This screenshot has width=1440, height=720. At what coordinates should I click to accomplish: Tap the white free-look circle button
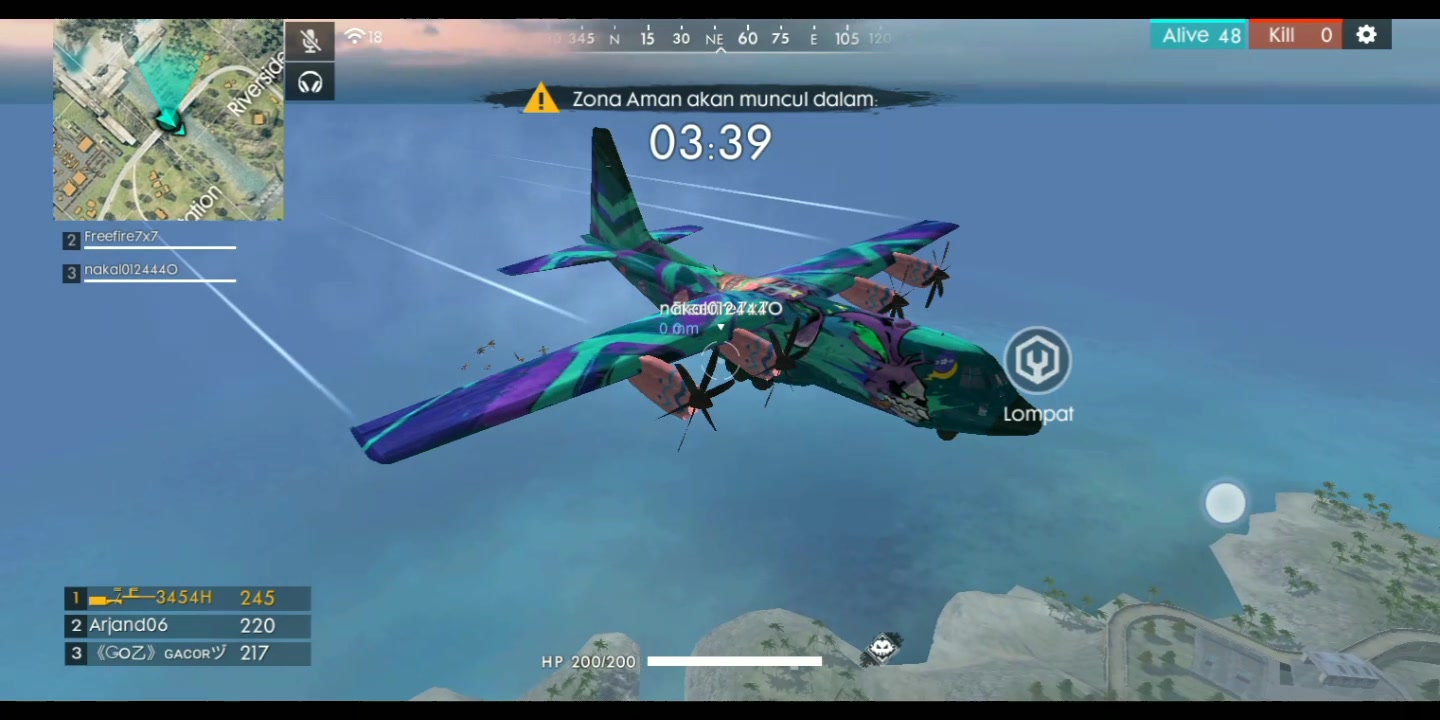pyautogui.click(x=1225, y=503)
